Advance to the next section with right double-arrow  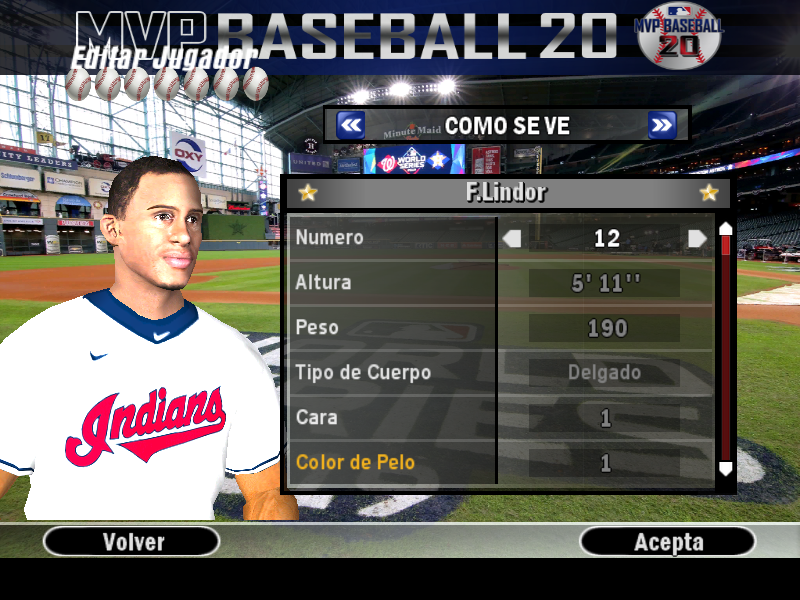click(x=662, y=125)
